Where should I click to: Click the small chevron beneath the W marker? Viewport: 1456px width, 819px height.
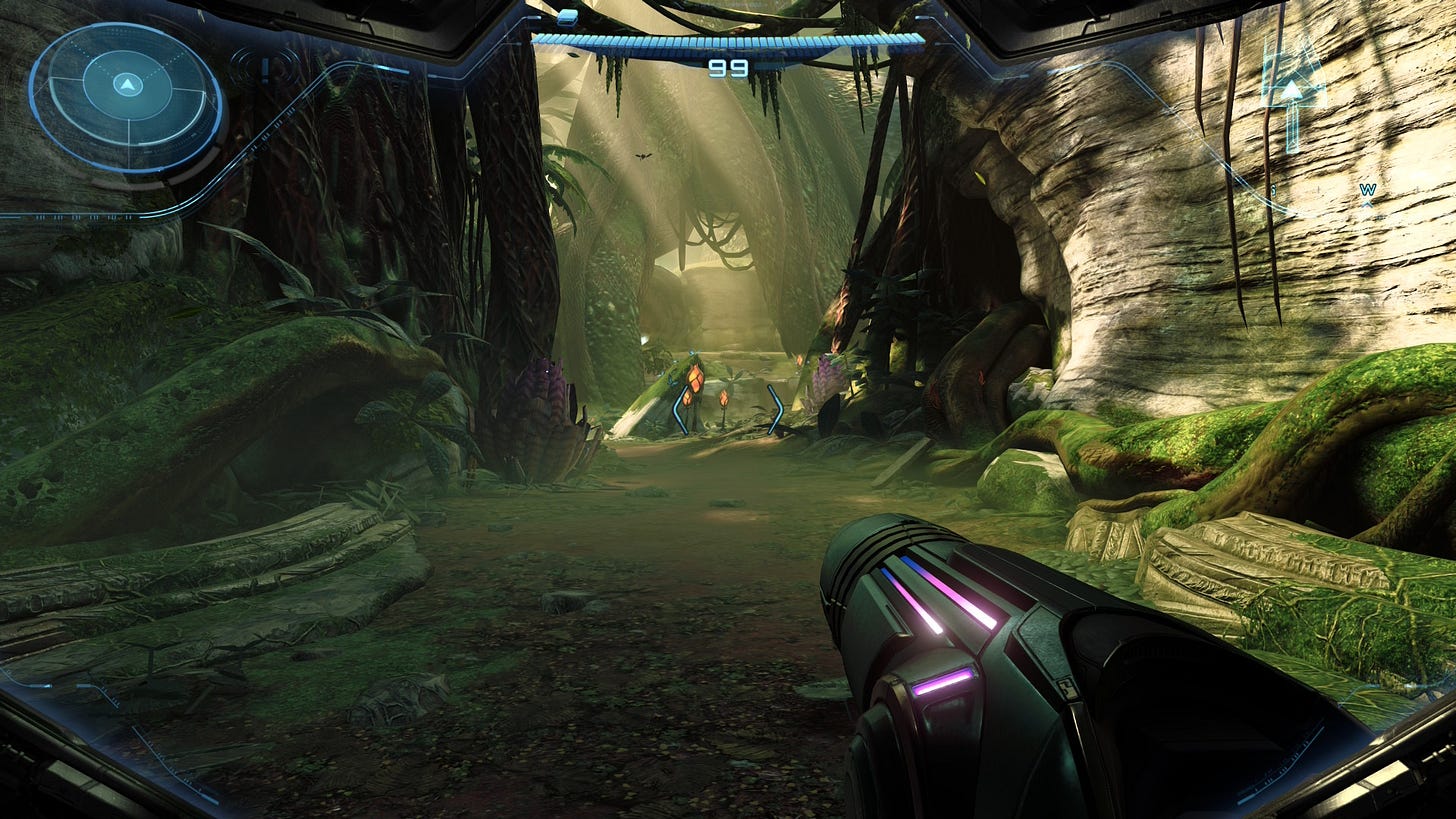point(1369,204)
